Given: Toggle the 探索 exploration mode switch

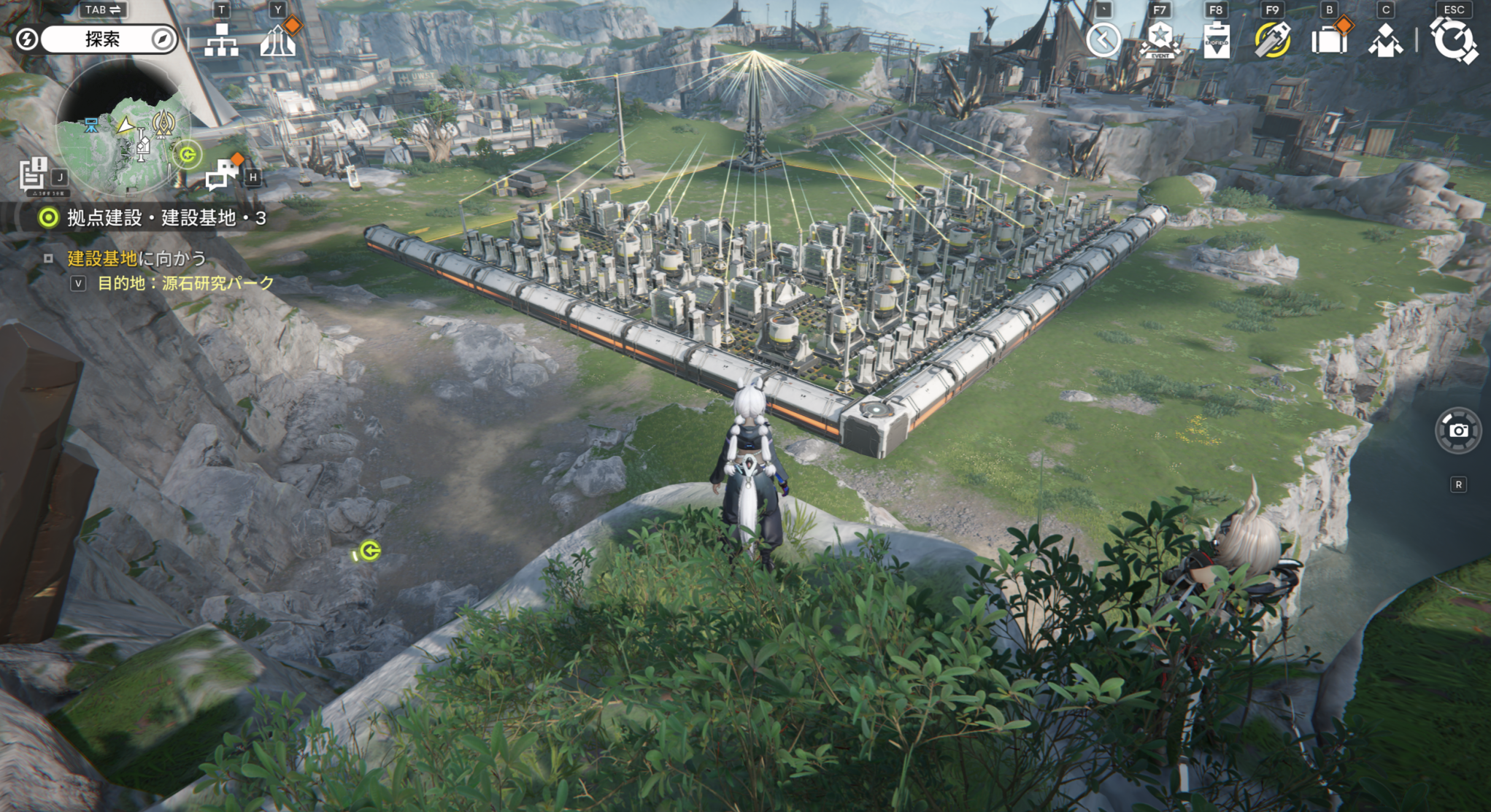Looking at the screenshot, I should [101, 39].
